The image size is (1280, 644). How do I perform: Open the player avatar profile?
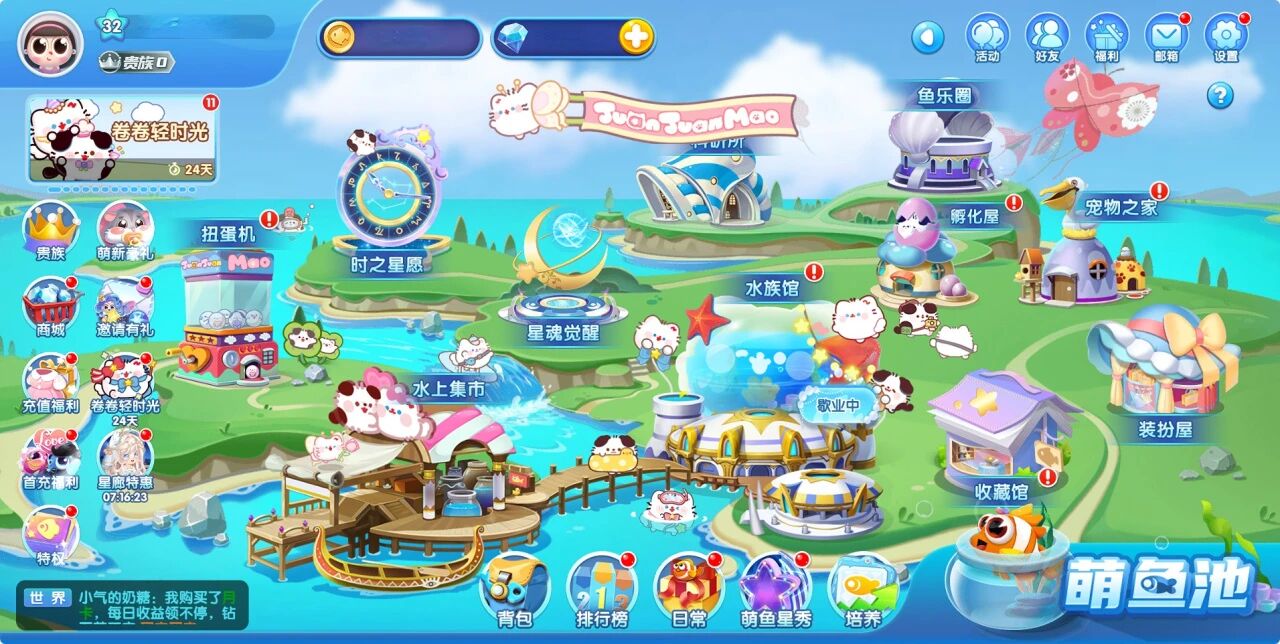(x=50, y=44)
